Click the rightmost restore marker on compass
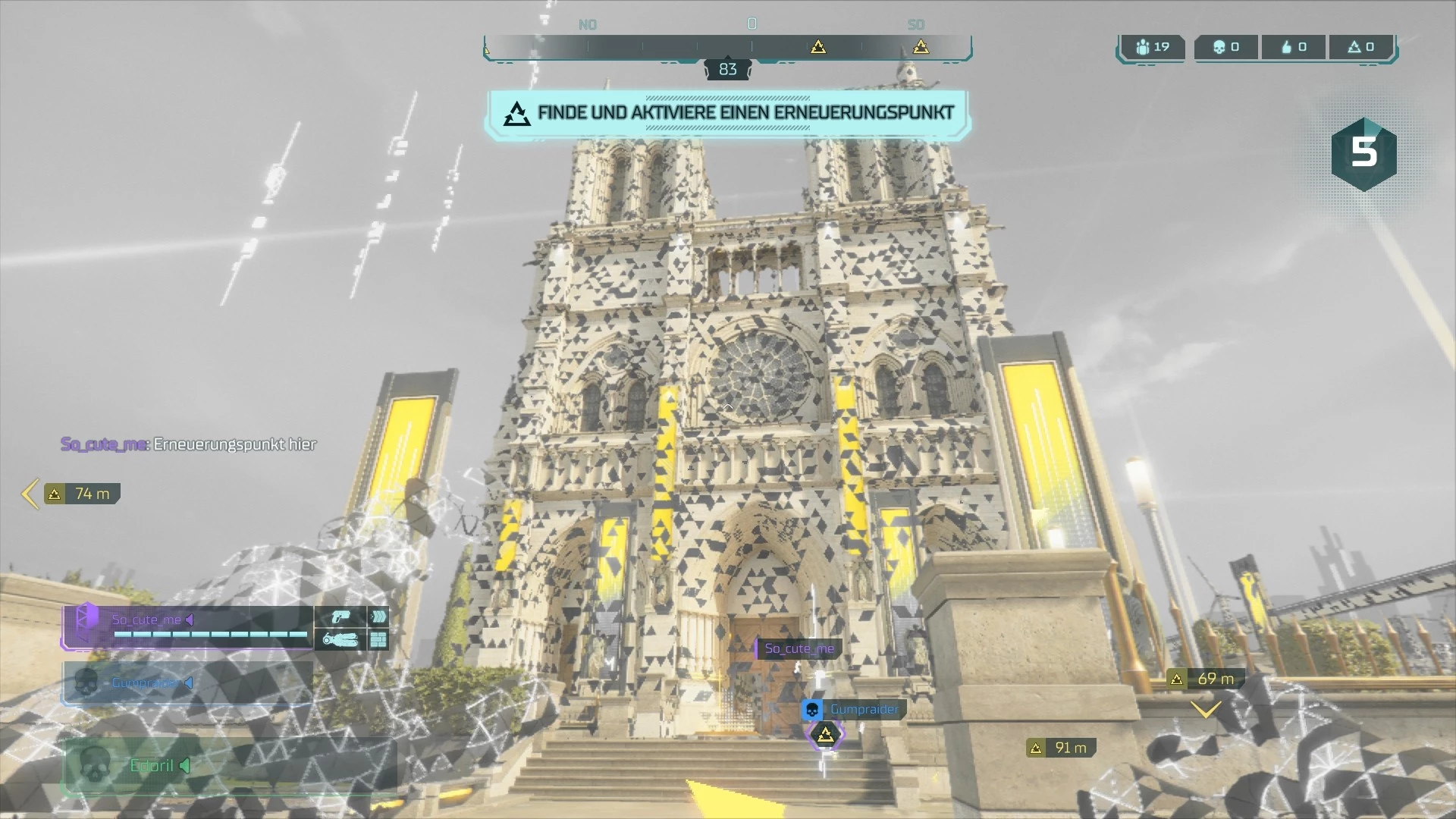The image size is (1456, 819). pos(921,47)
